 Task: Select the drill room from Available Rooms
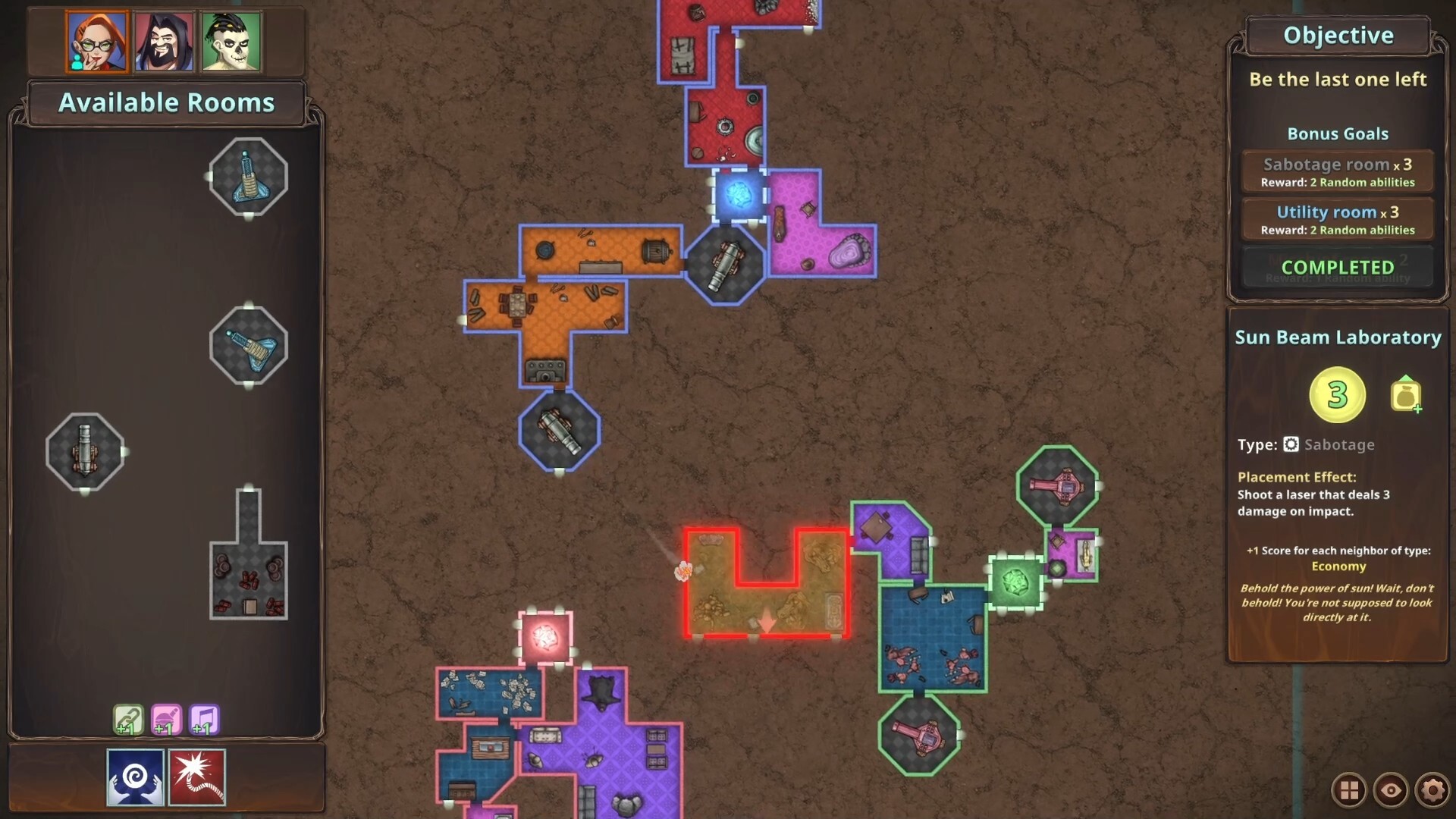click(x=247, y=345)
